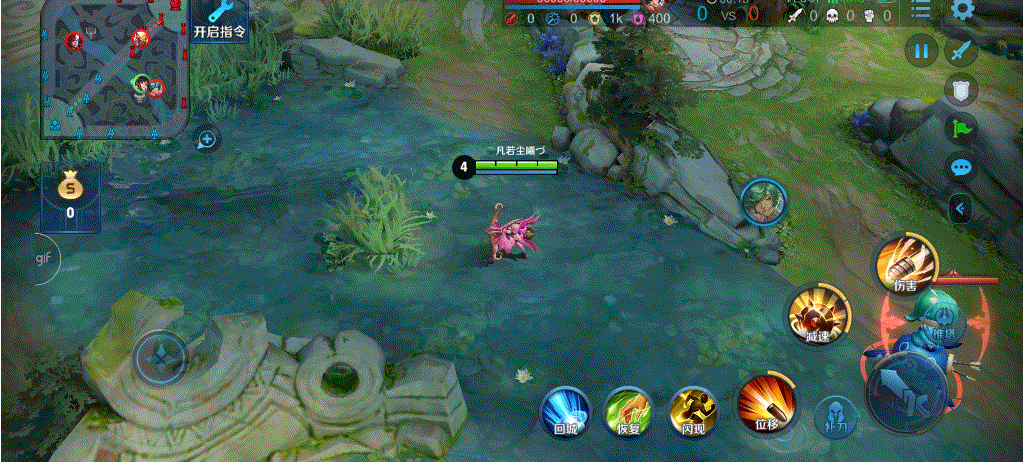Tap the shield defend signal
Viewport: 1024px width, 462px height.
pos(961,91)
